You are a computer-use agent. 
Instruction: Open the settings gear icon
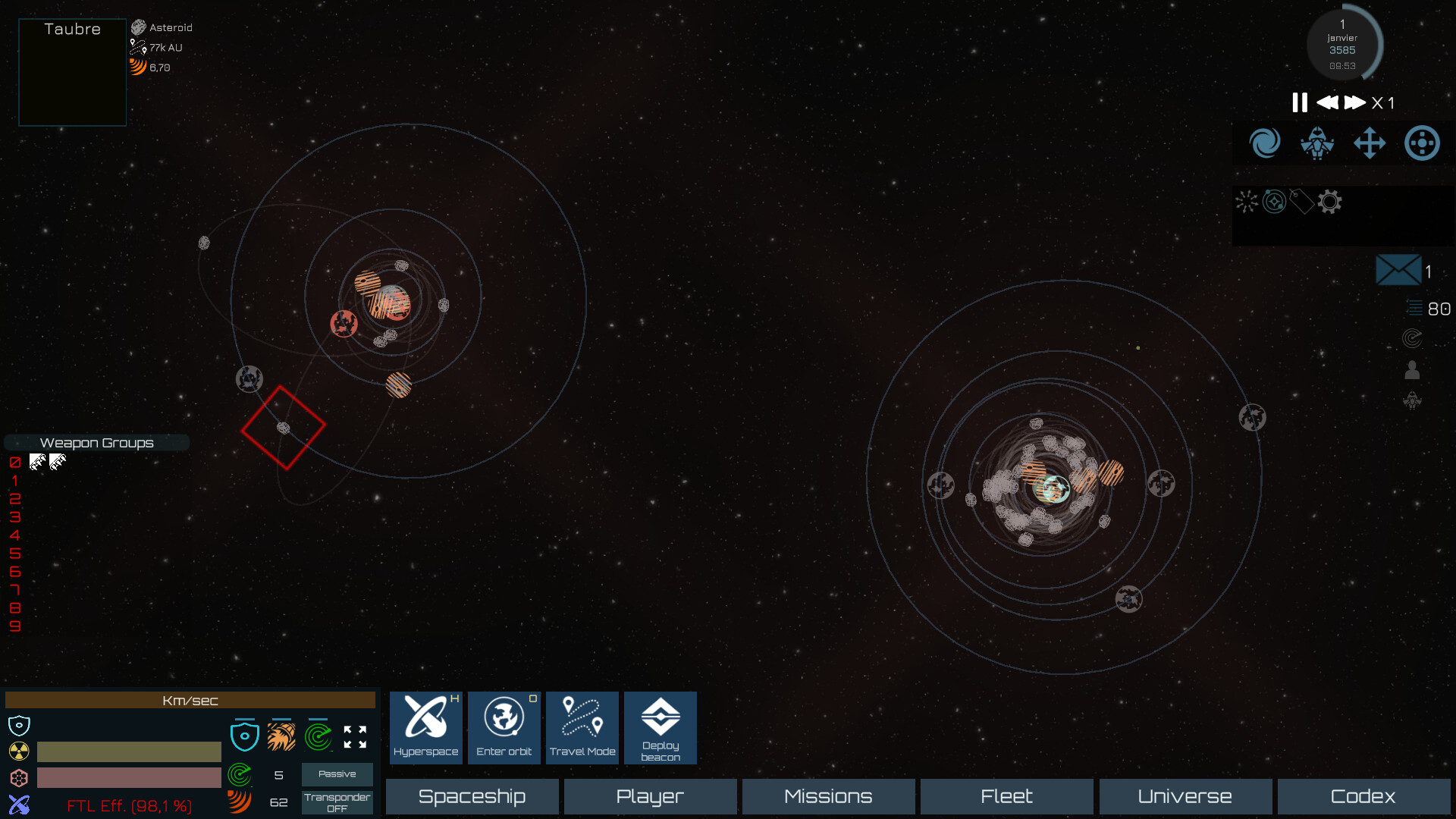(x=1329, y=202)
